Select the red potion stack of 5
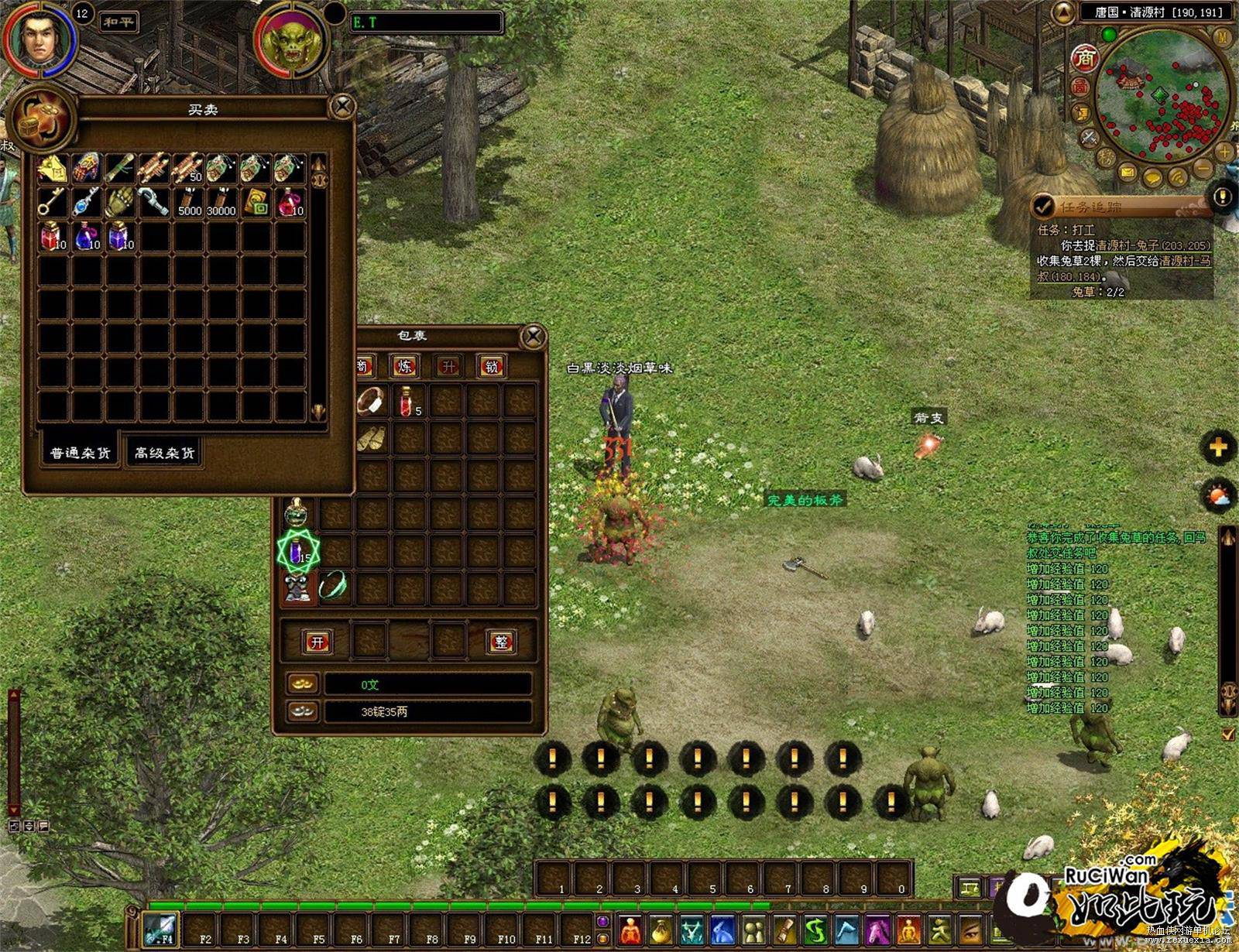 point(408,401)
